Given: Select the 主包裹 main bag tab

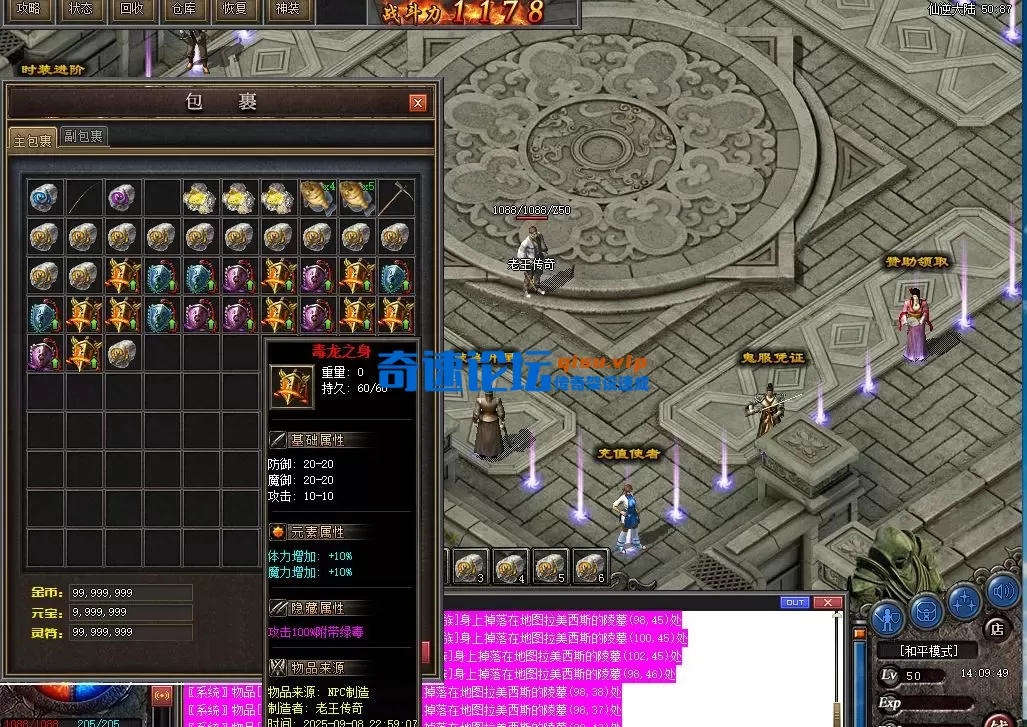Looking at the screenshot, I should [32, 139].
